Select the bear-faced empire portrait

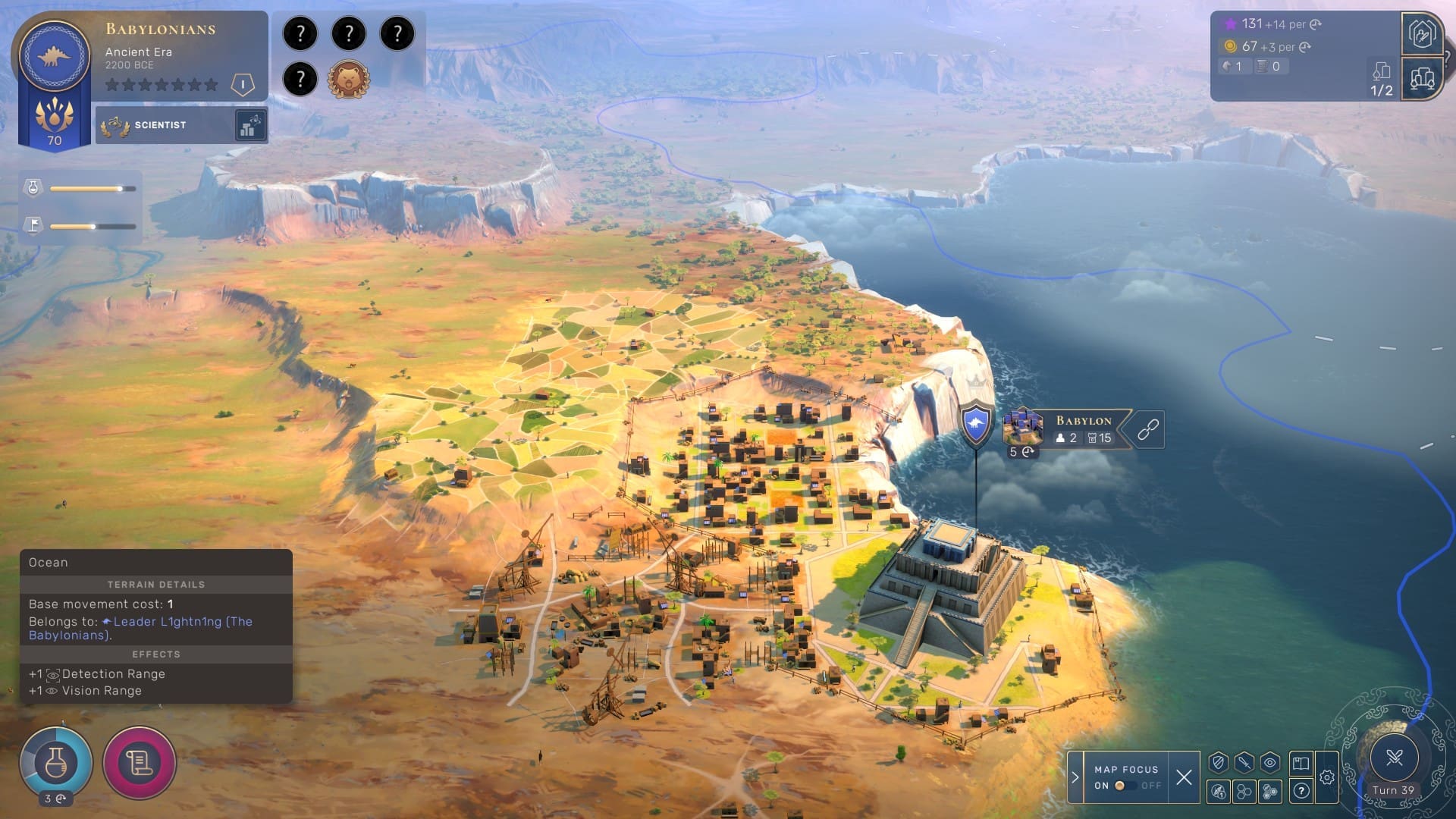pos(348,79)
